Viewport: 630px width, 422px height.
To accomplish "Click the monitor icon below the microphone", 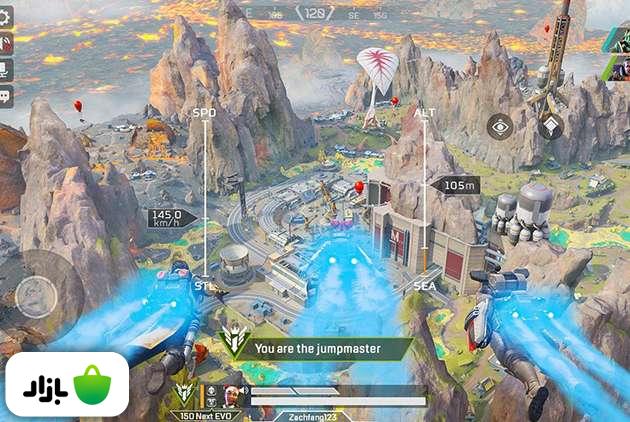I will click(6, 70).
